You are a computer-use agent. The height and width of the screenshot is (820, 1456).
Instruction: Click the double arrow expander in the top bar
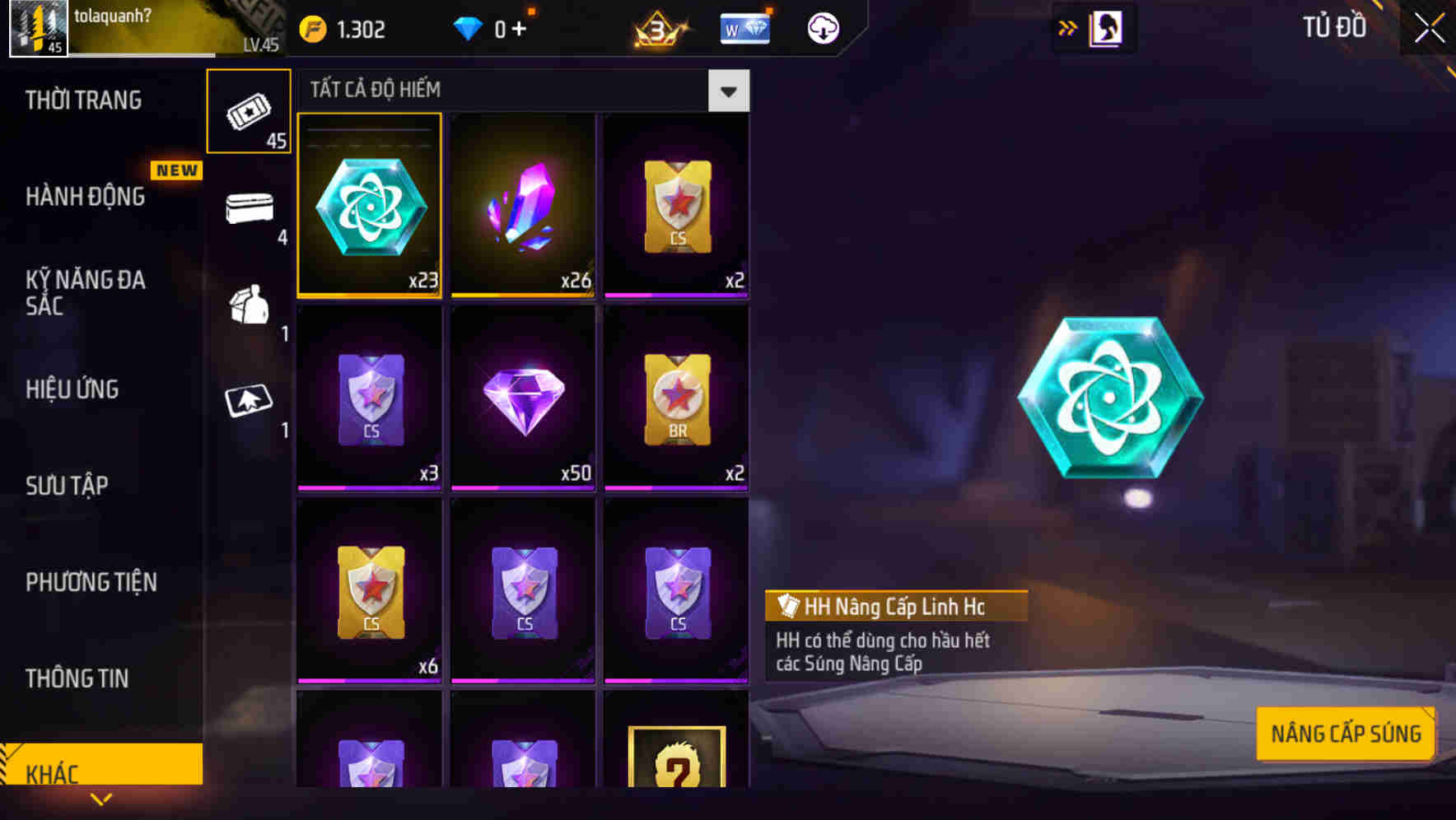pos(1068,27)
